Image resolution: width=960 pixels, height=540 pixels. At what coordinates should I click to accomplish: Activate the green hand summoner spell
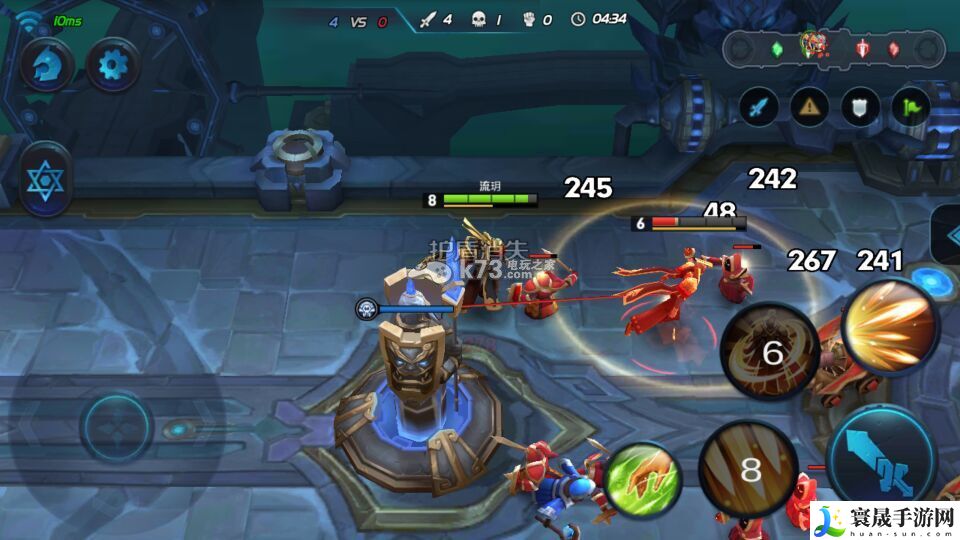pos(641,481)
